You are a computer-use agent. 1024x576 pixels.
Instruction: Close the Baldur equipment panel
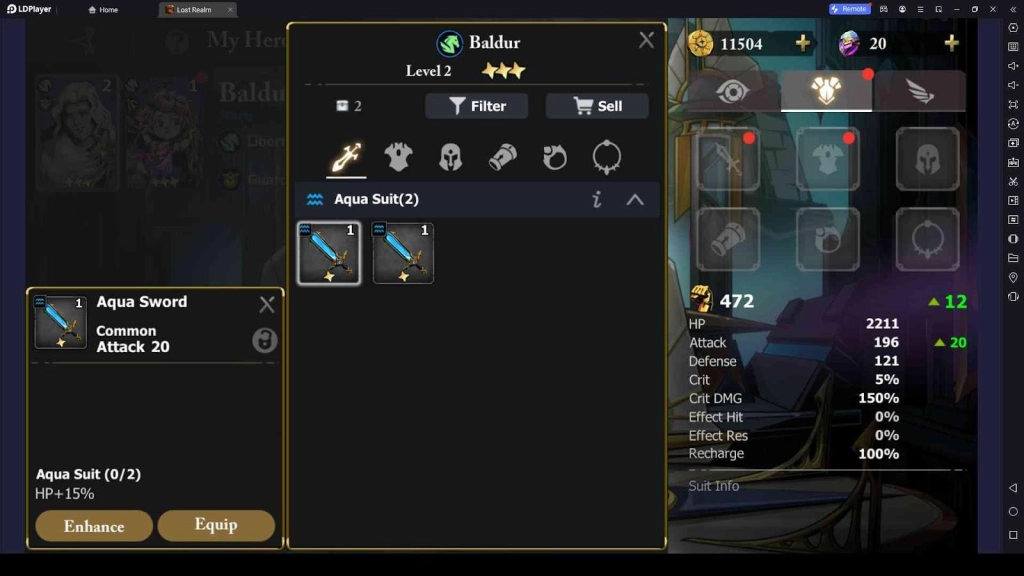[x=646, y=40]
